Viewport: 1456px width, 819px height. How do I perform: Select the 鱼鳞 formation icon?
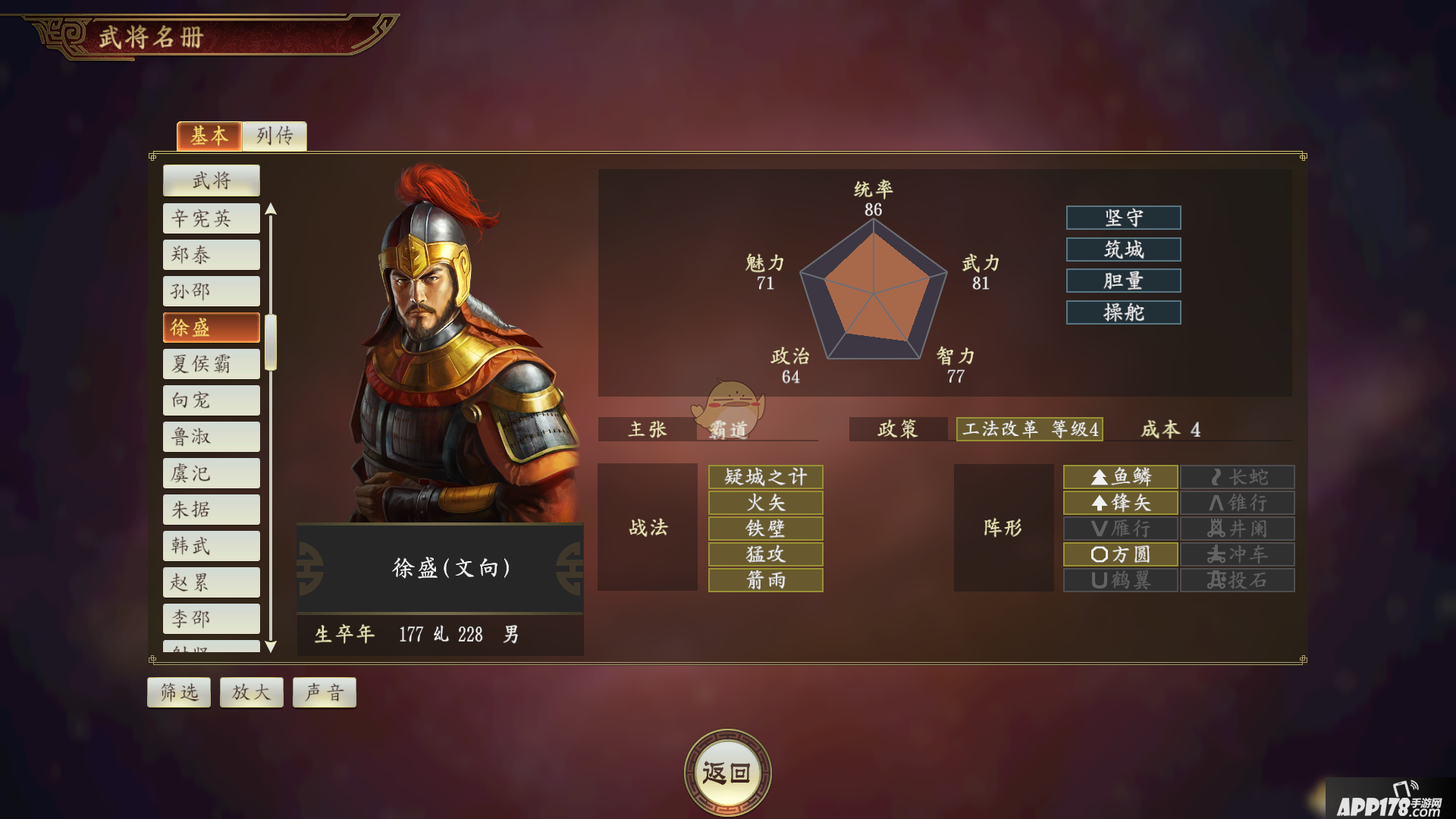[x=1120, y=476]
